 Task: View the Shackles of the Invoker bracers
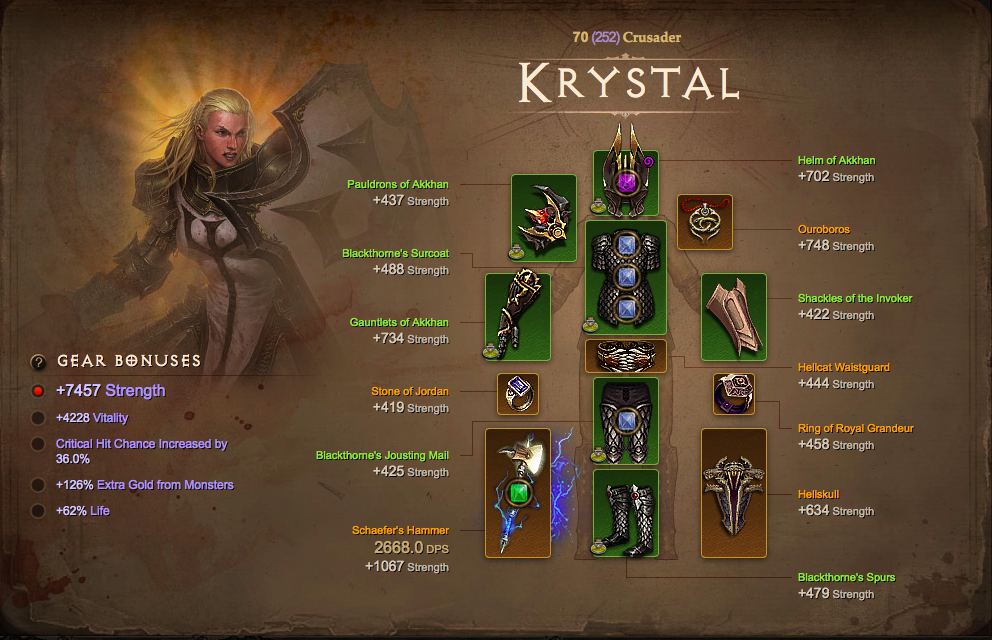point(733,317)
